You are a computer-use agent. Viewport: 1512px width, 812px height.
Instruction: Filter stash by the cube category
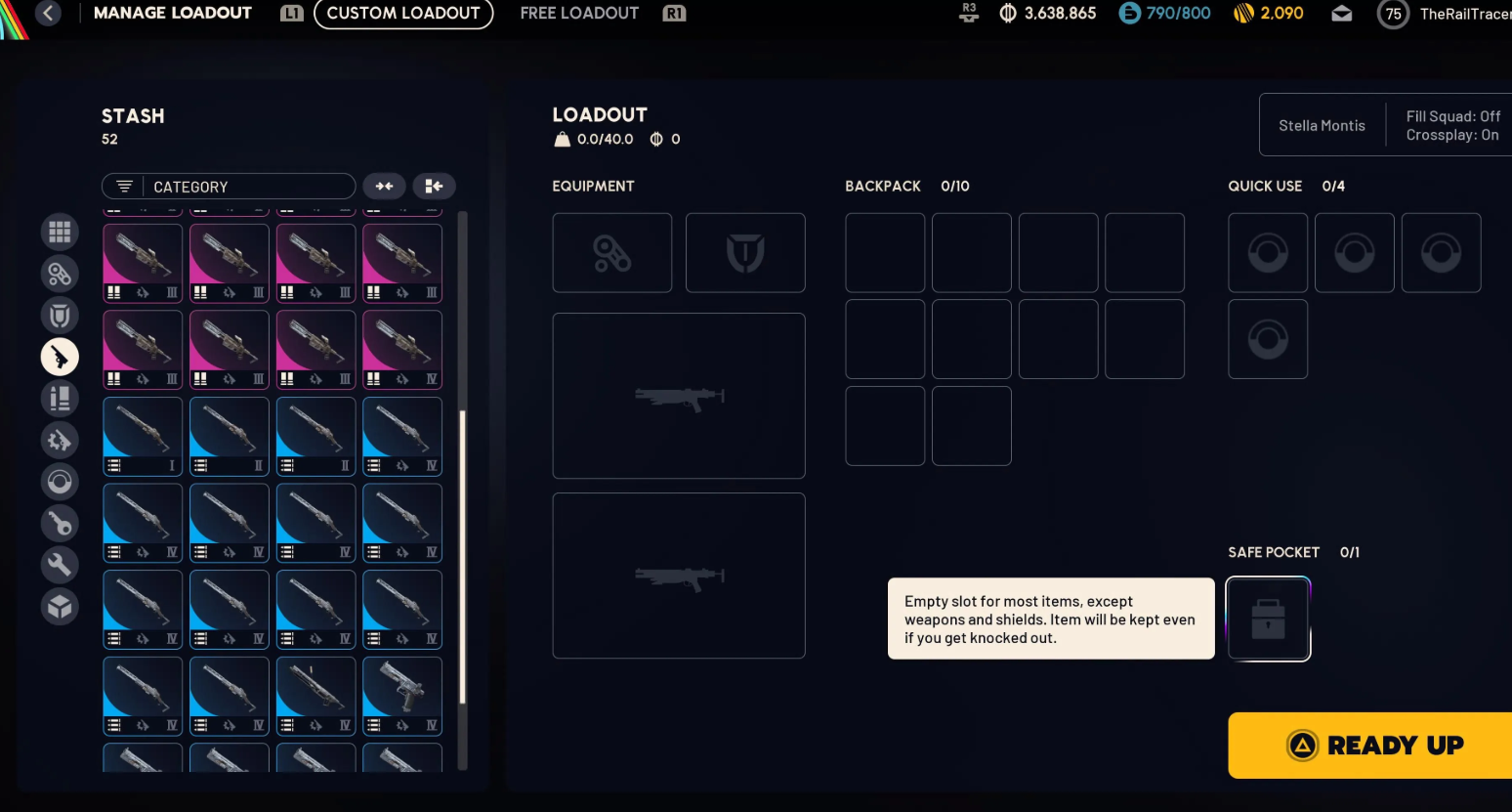coord(60,607)
